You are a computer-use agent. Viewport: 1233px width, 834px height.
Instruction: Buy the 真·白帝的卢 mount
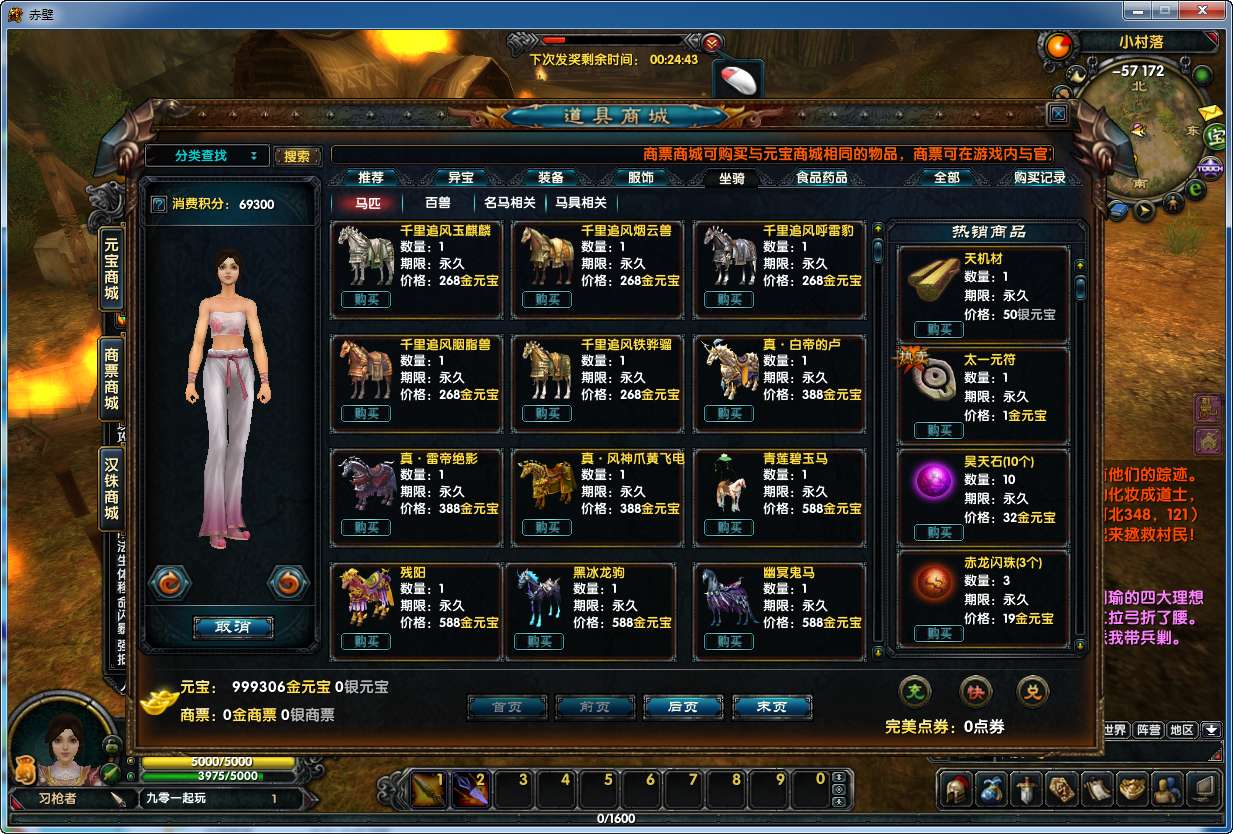coord(729,414)
